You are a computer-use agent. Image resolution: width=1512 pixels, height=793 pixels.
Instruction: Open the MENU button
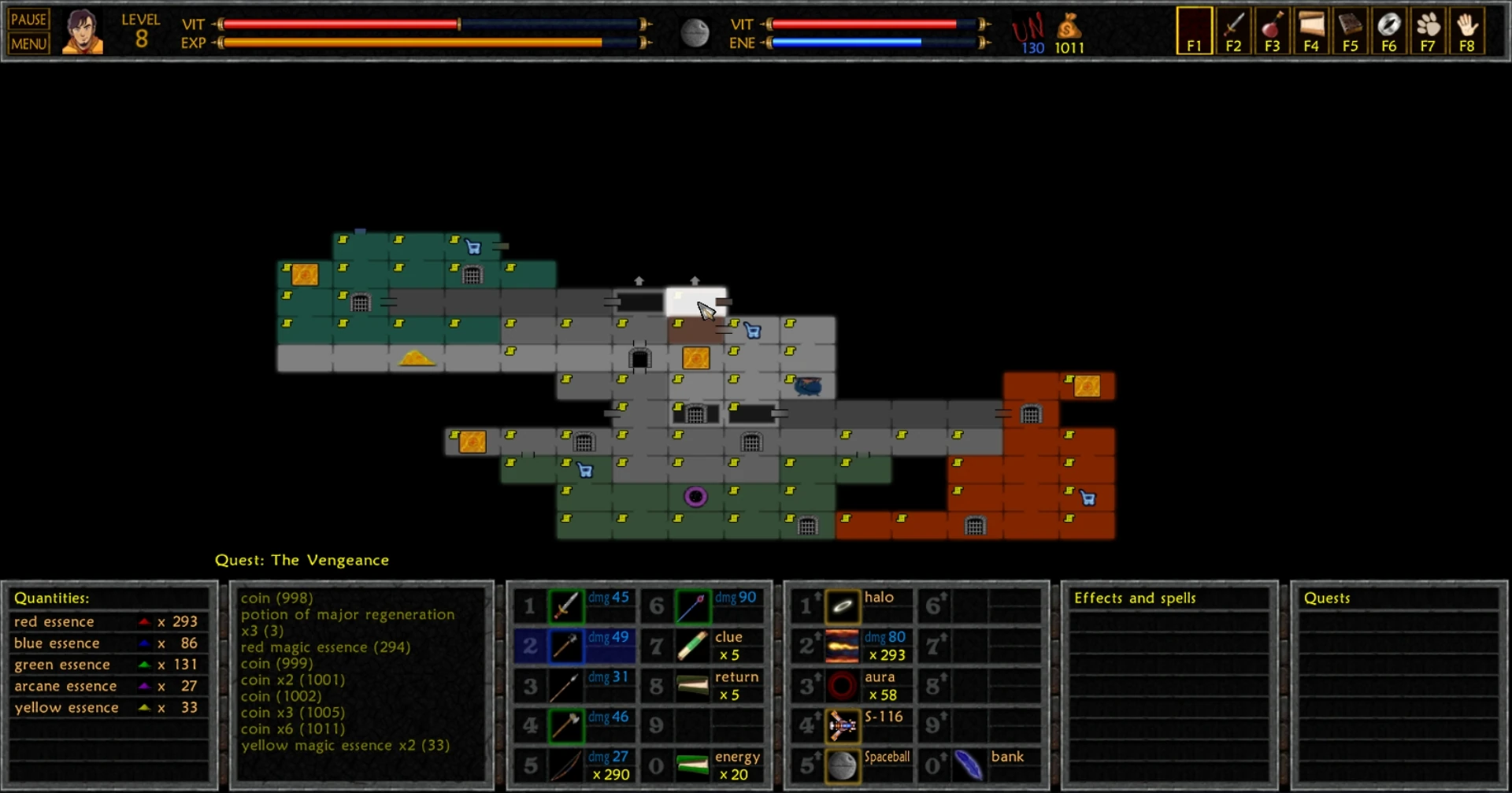pyautogui.click(x=29, y=43)
